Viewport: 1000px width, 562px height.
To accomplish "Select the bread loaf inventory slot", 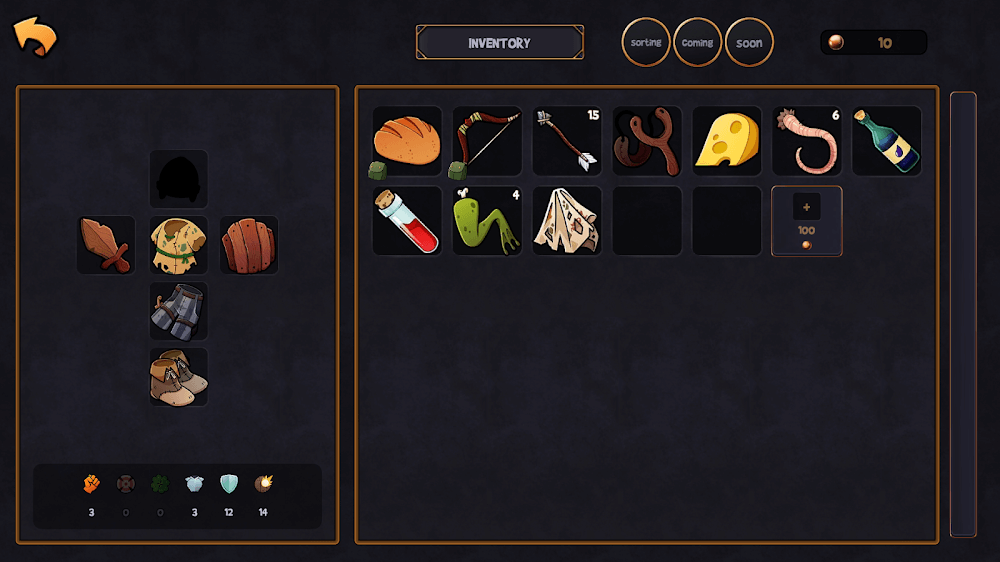I will (407, 141).
